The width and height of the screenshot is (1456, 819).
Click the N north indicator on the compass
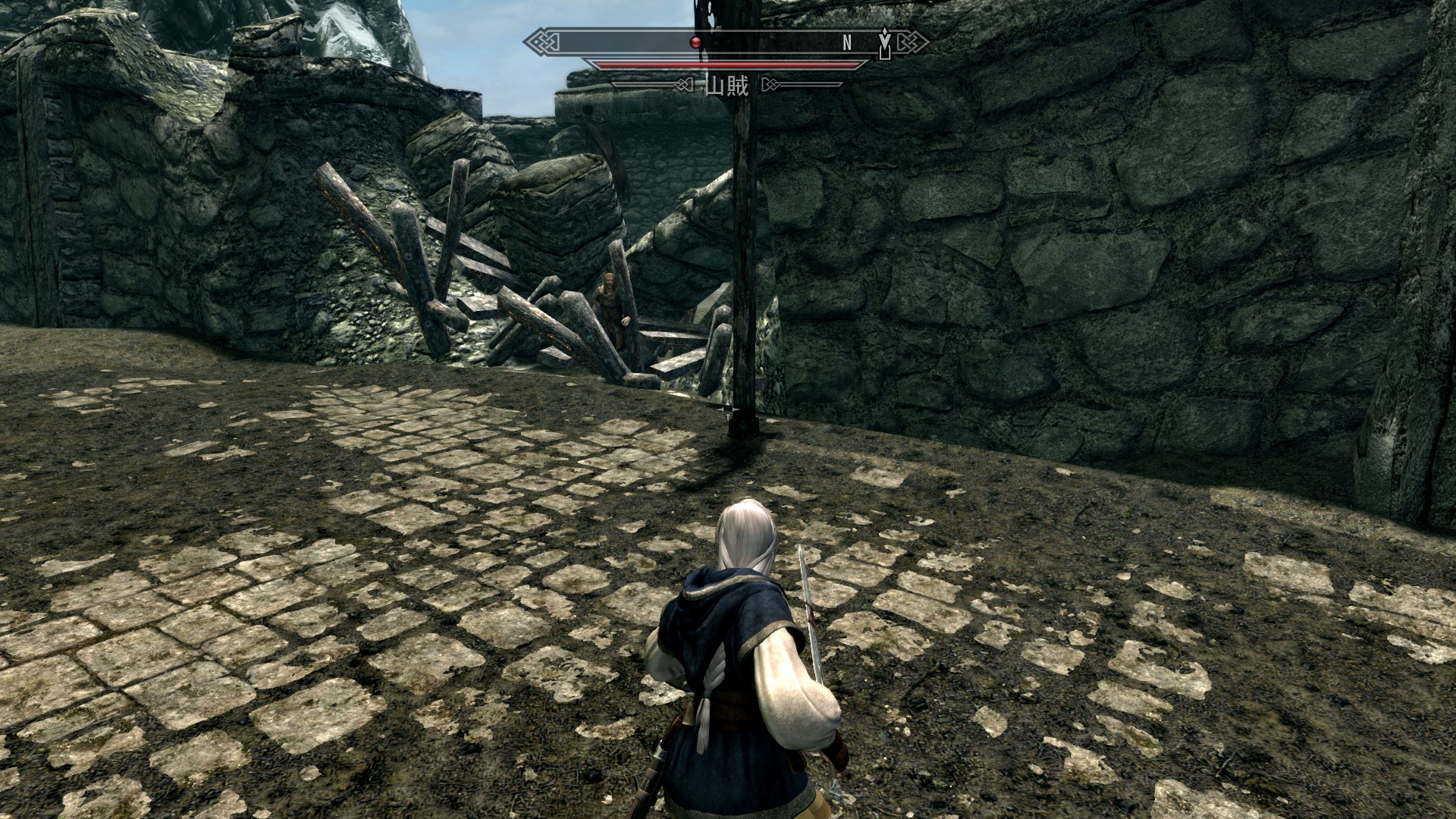(847, 43)
